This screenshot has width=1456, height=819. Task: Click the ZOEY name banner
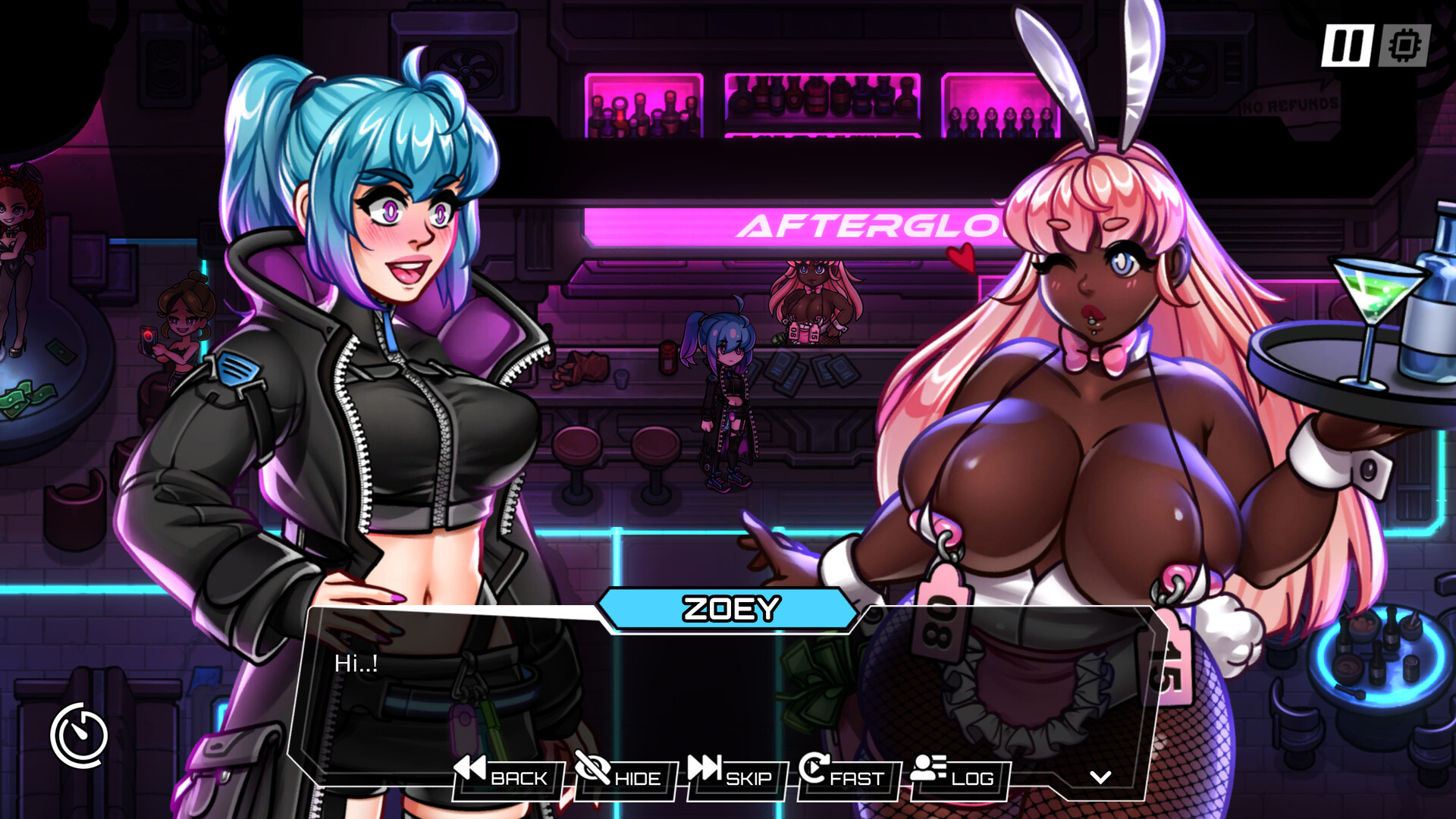pyautogui.click(x=730, y=607)
